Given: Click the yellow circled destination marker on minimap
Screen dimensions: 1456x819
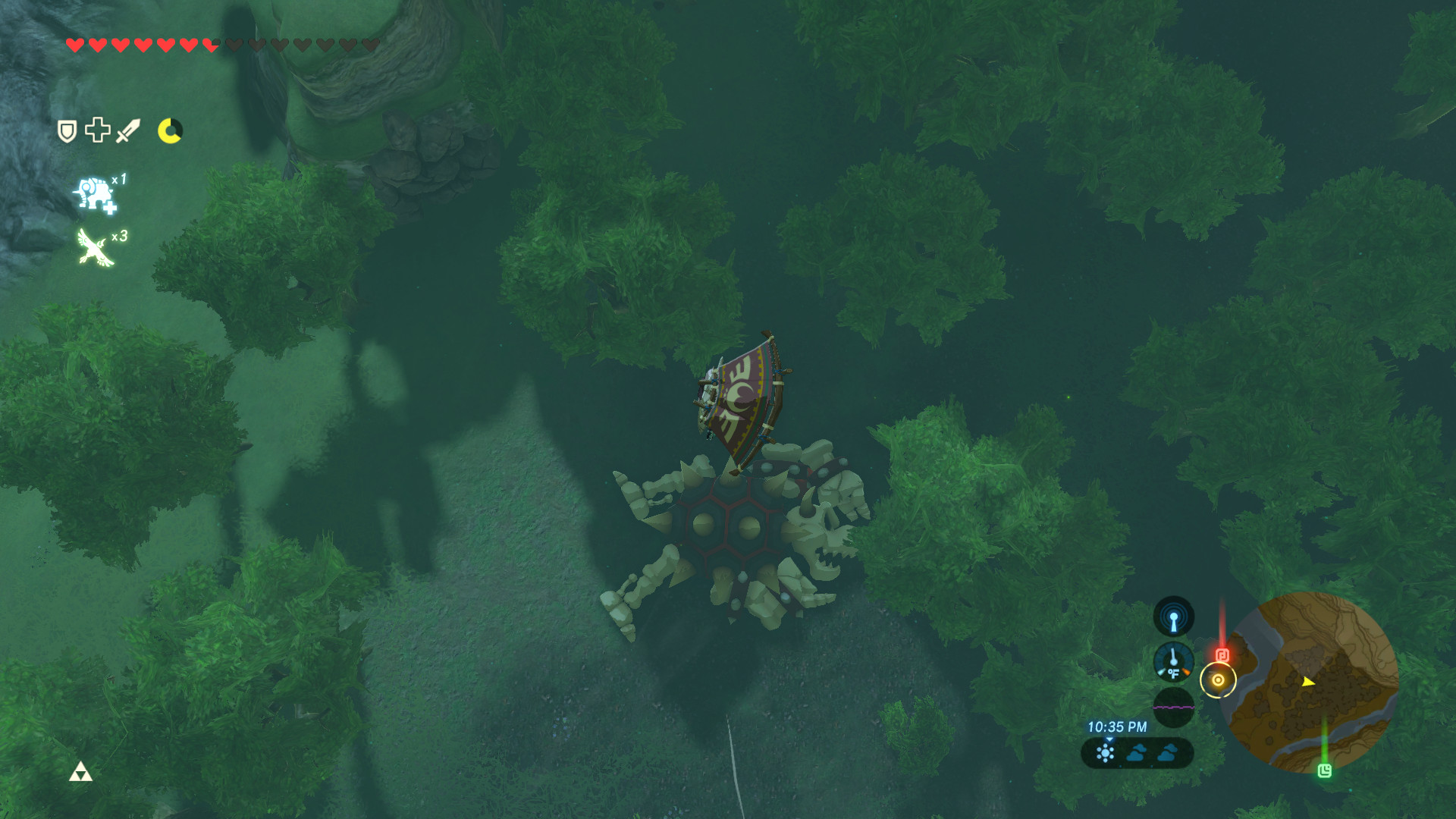Looking at the screenshot, I should click(1218, 681).
